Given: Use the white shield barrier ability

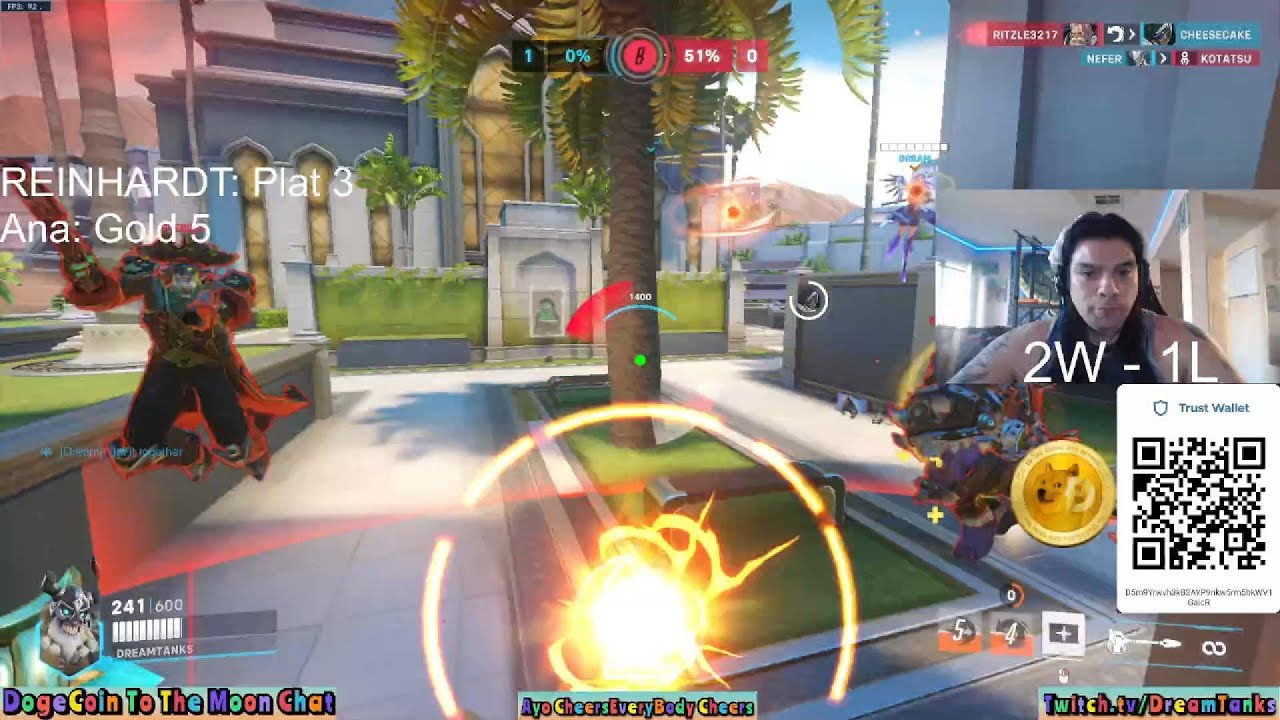Looking at the screenshot, I should (1063, 633).
